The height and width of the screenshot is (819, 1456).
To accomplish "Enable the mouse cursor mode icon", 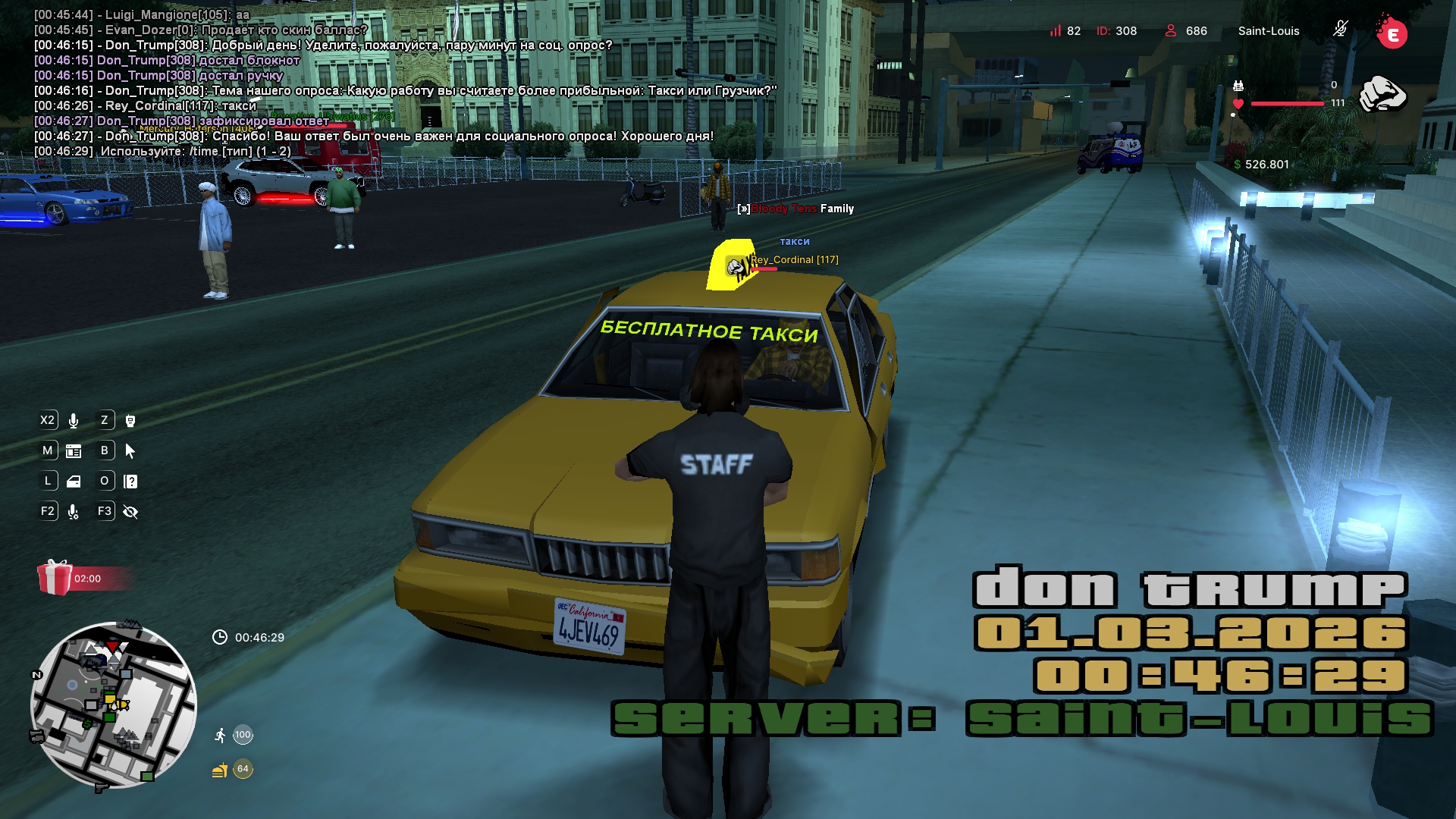I will (x=130, y=451).
